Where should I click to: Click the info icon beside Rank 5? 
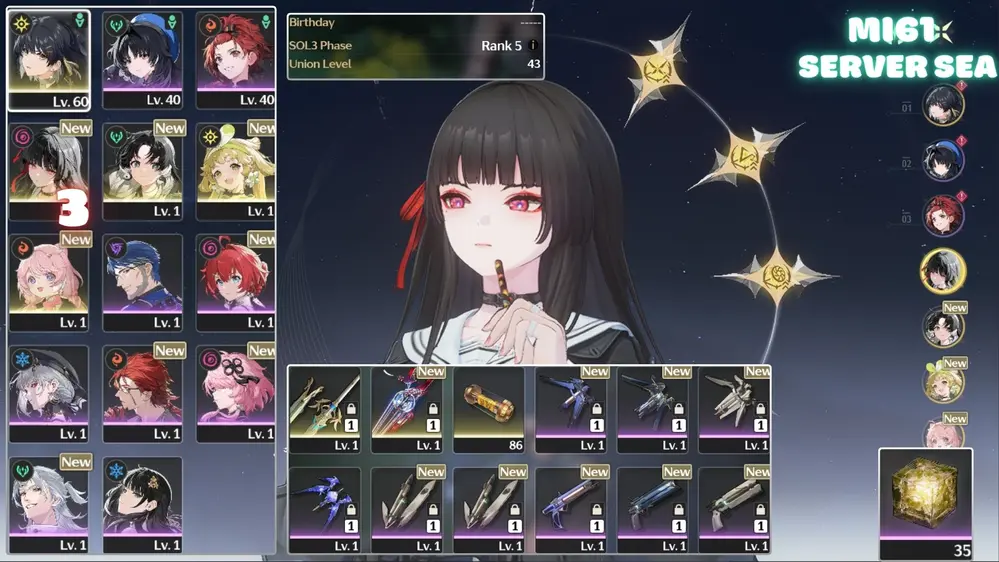[x=534, y=46]
